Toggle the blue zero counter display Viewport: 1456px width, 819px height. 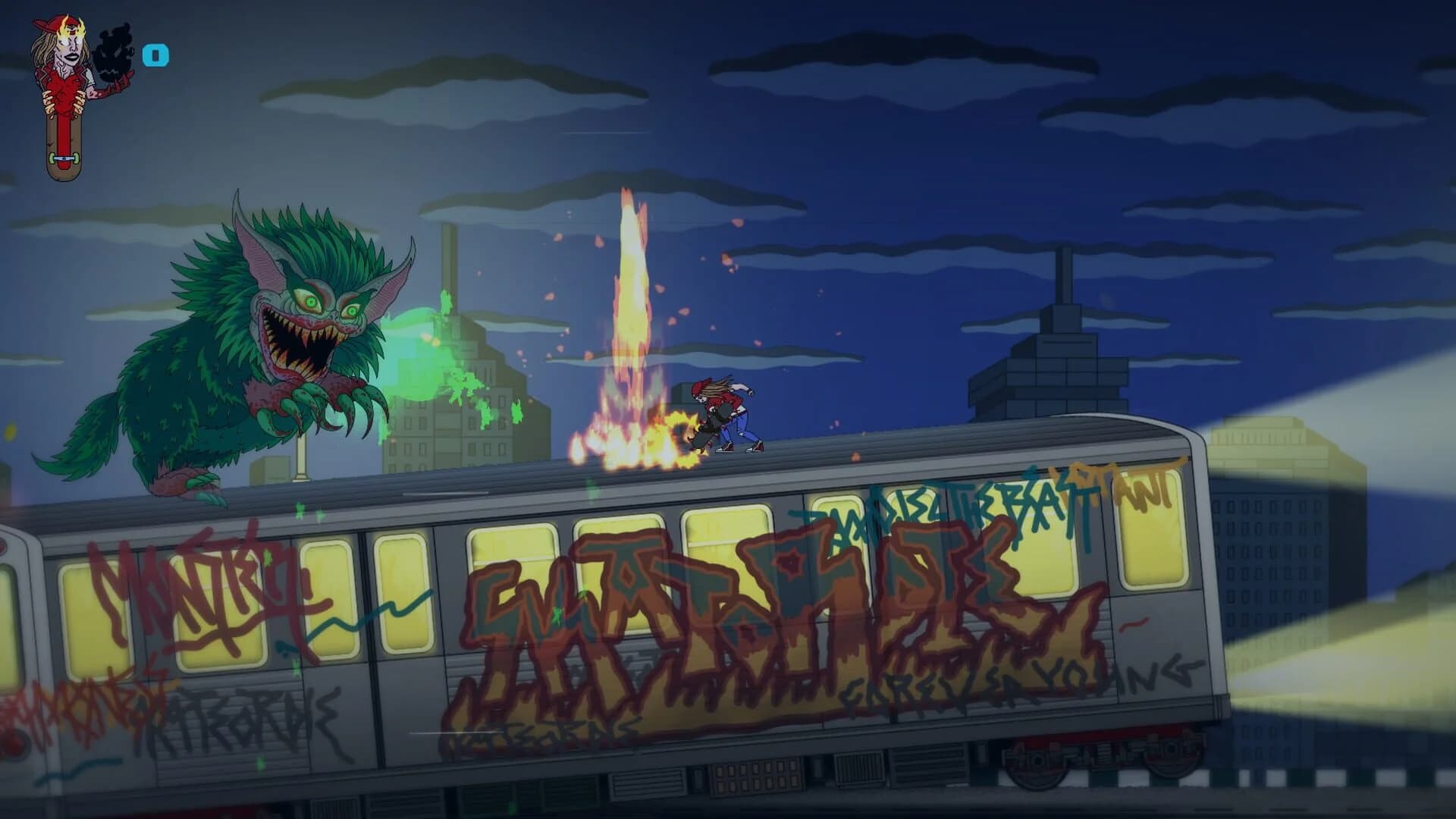pyautogui.click(x=155, y=55)
